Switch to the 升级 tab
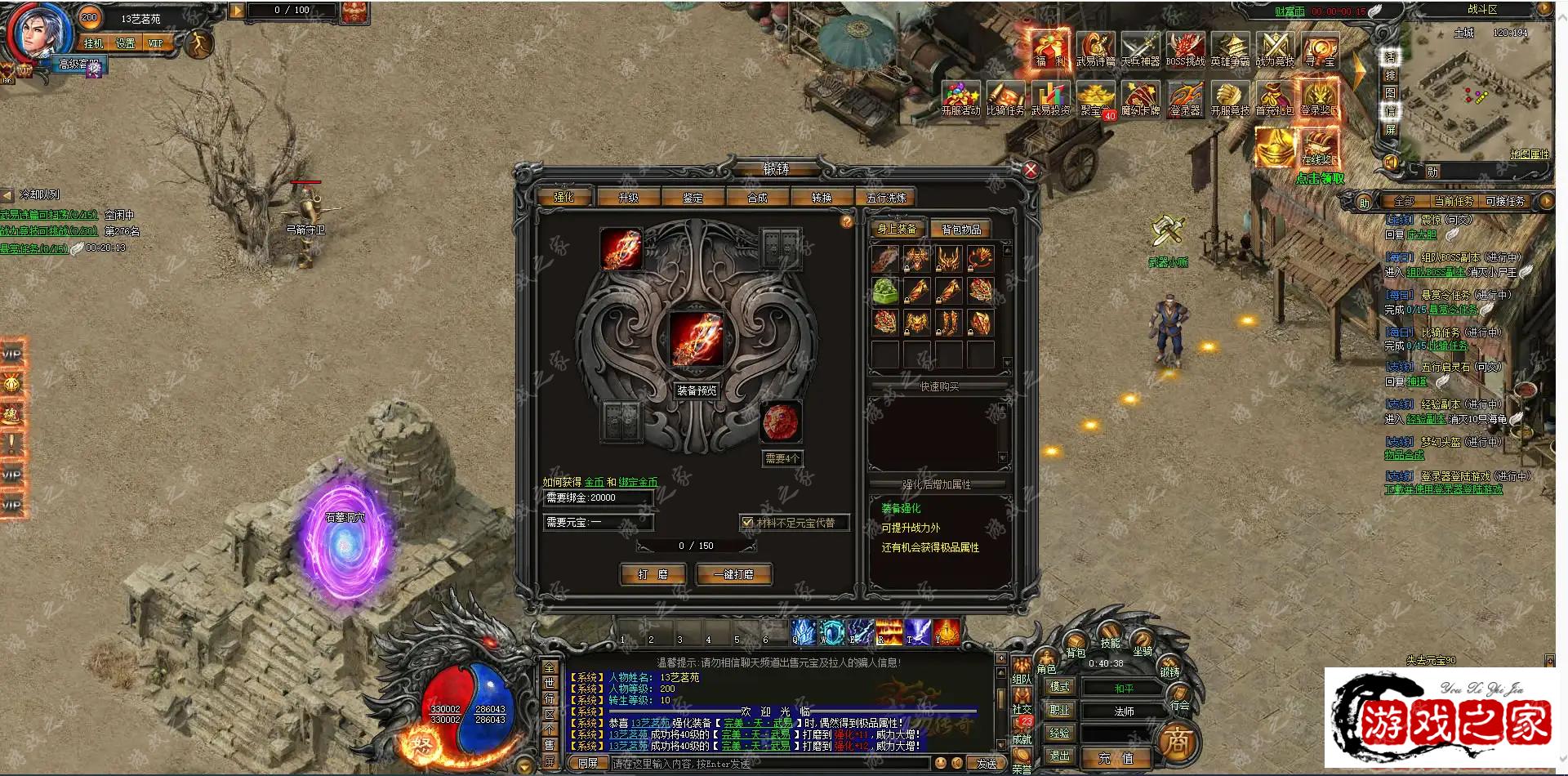The image size is (1568, 776). point(628,198)
